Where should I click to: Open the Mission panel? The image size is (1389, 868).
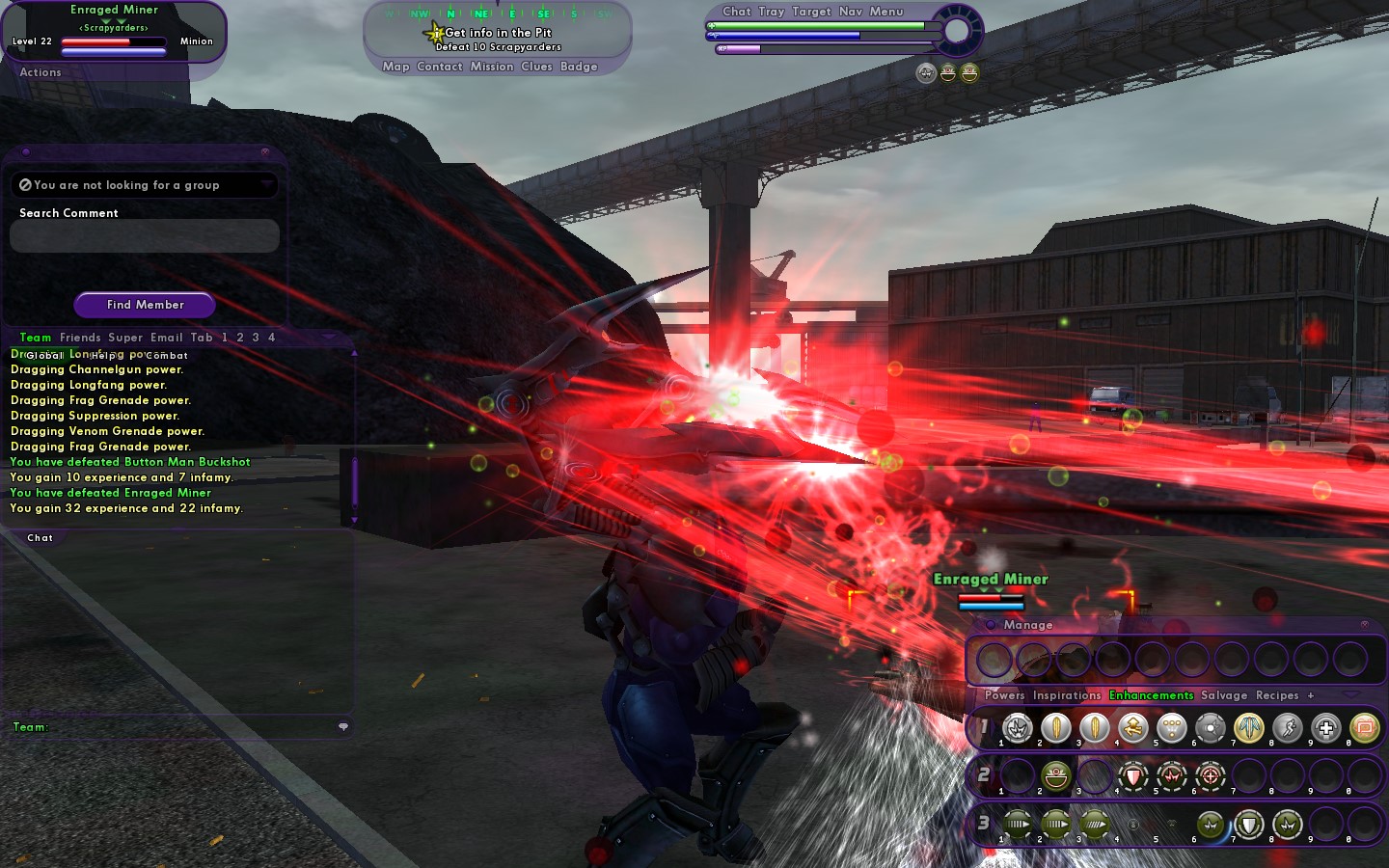[492, 67]
